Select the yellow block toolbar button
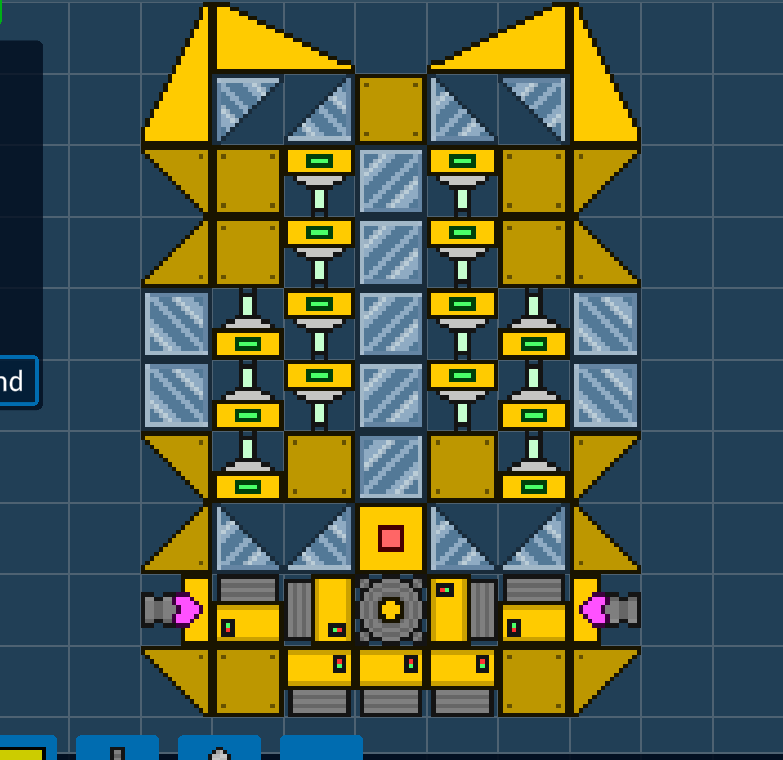The image size is (783, 760). click(x=24, y=750)
